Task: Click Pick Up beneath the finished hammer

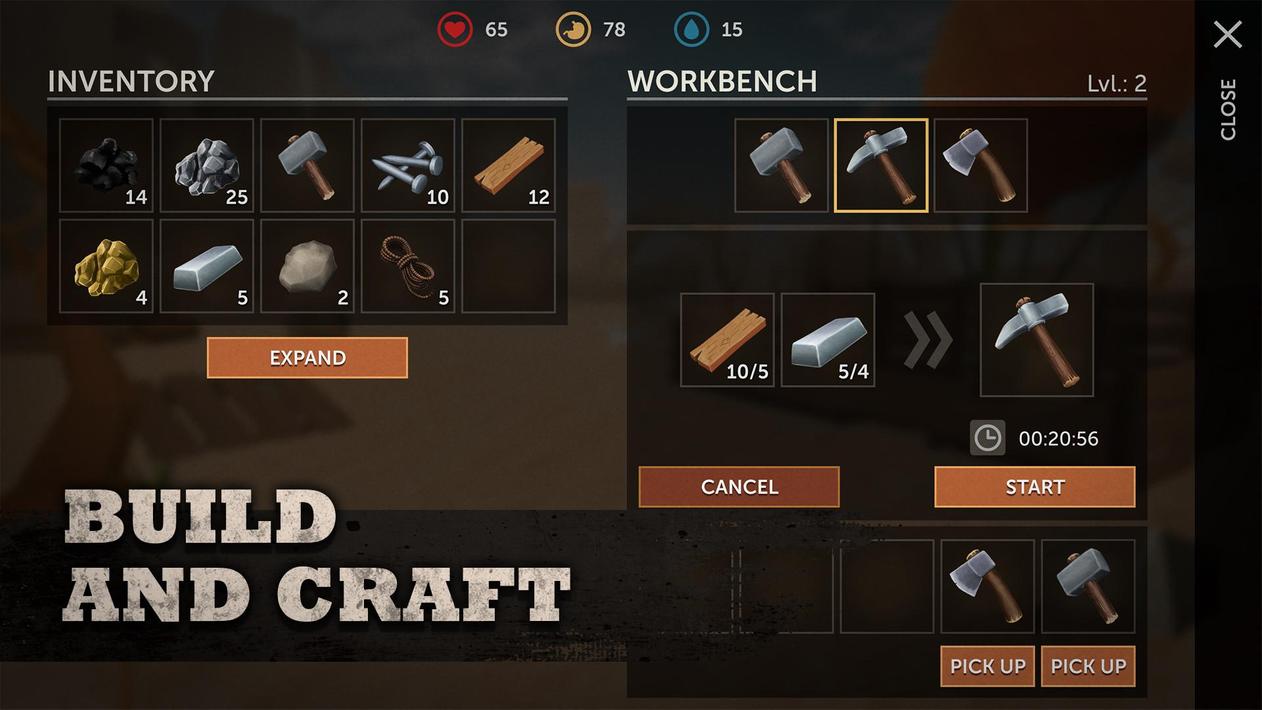Action: pos(1088,666)
